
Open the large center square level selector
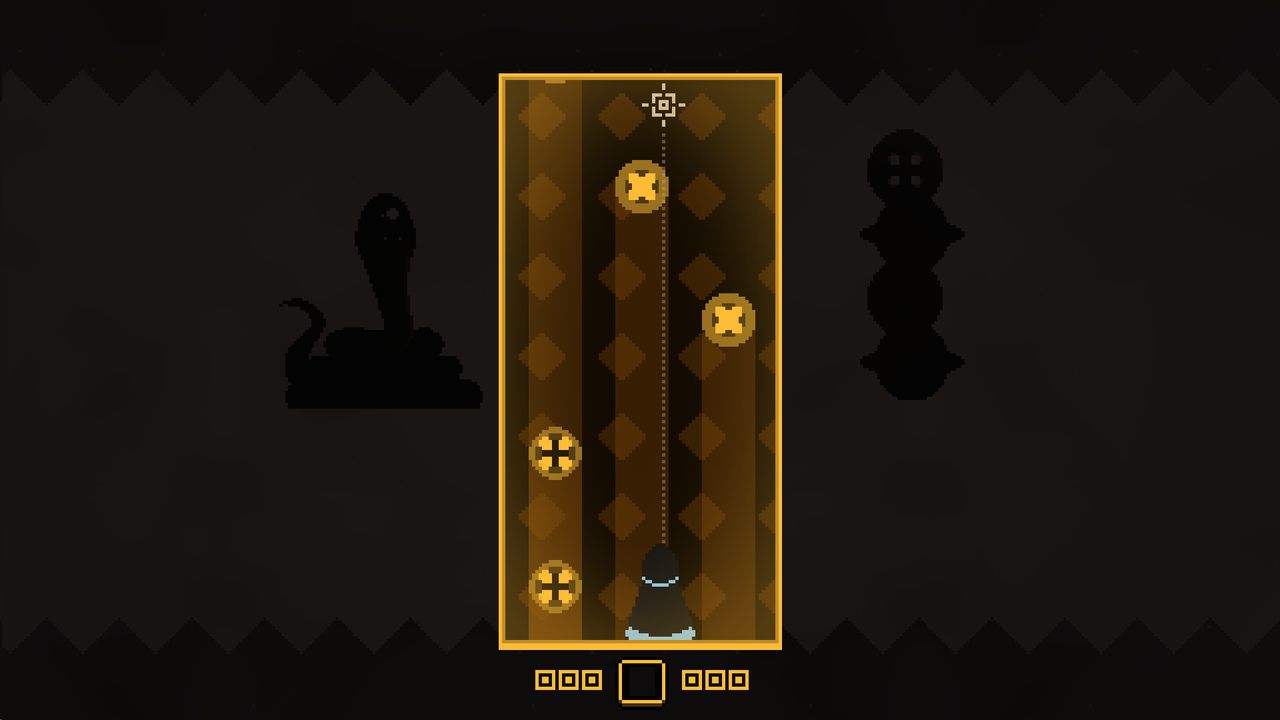pyautogui.click(x=641, y=679)
